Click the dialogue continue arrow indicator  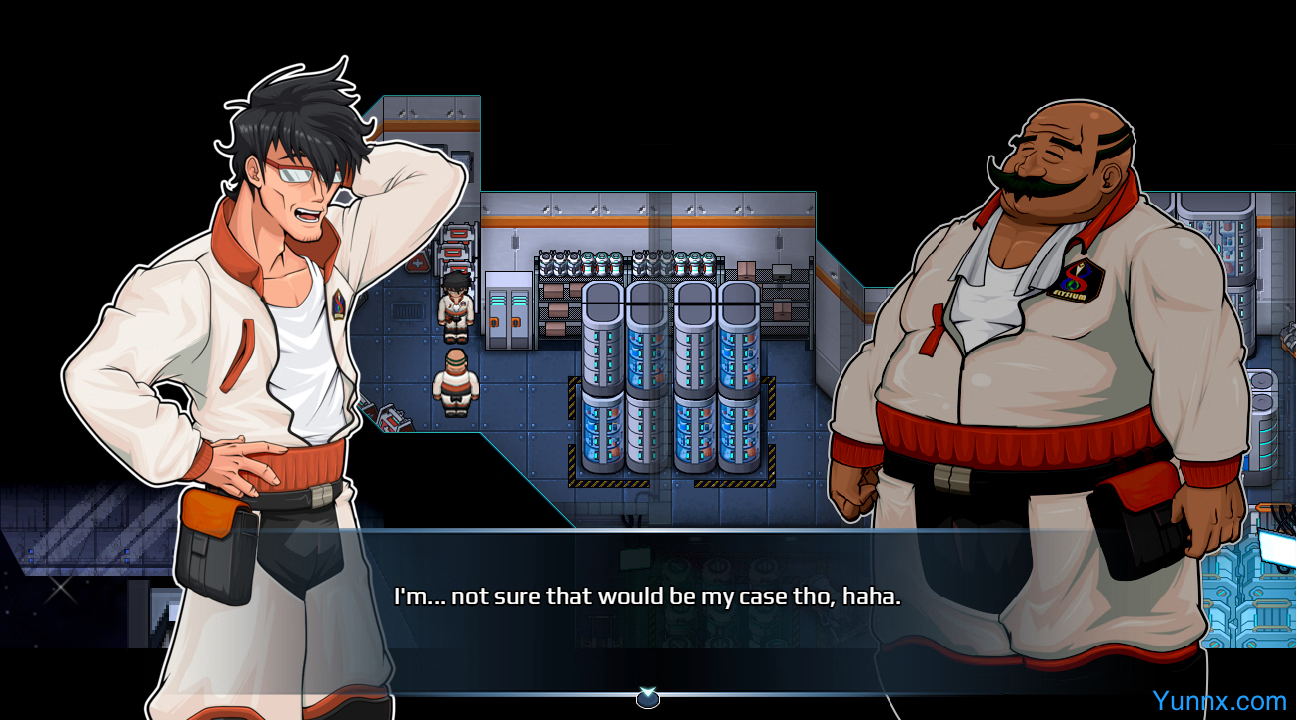tap(648, 698)
